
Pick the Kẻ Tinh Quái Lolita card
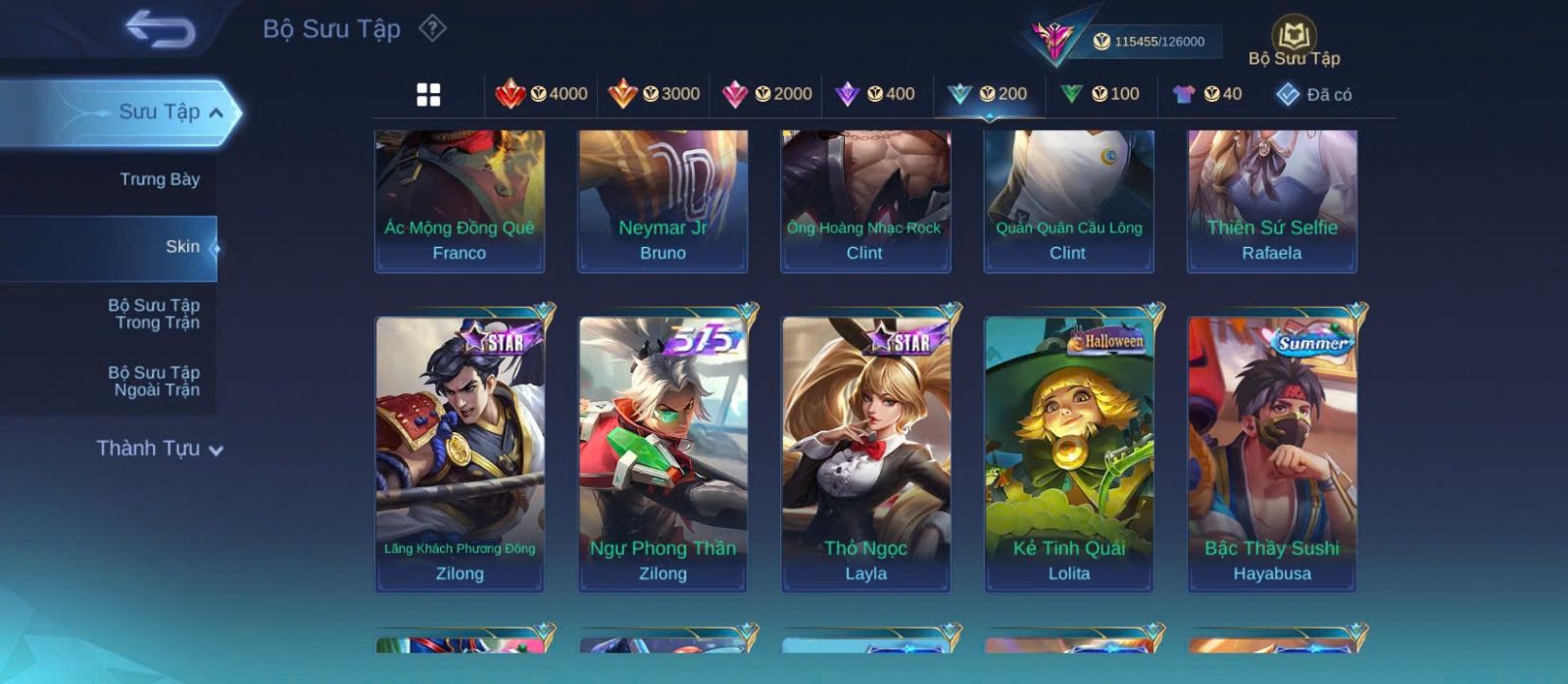click(x=1068, y=453)
